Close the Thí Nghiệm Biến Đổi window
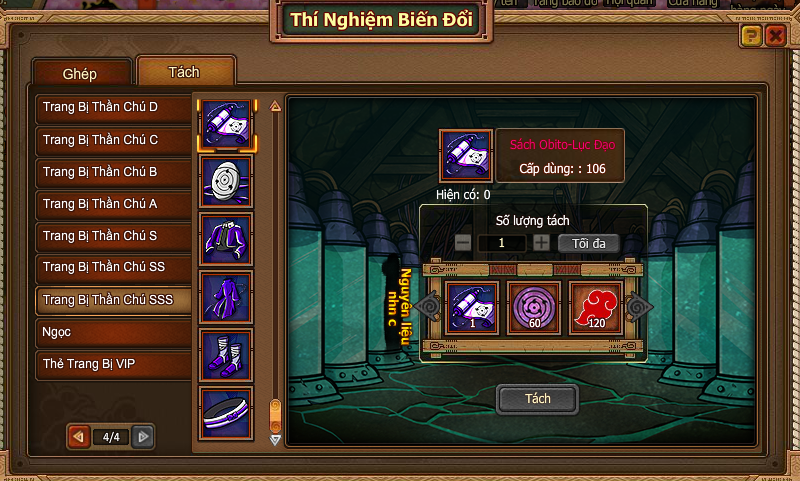The height and width of the screenshot is (481, 800). tap(775, 36)
